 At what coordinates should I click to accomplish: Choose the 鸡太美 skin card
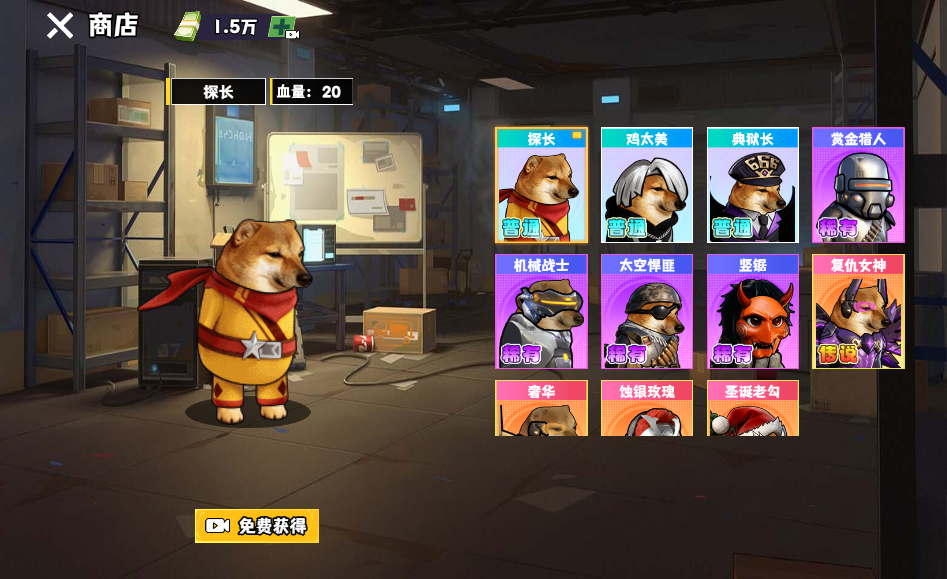click(x=647, y=186)
